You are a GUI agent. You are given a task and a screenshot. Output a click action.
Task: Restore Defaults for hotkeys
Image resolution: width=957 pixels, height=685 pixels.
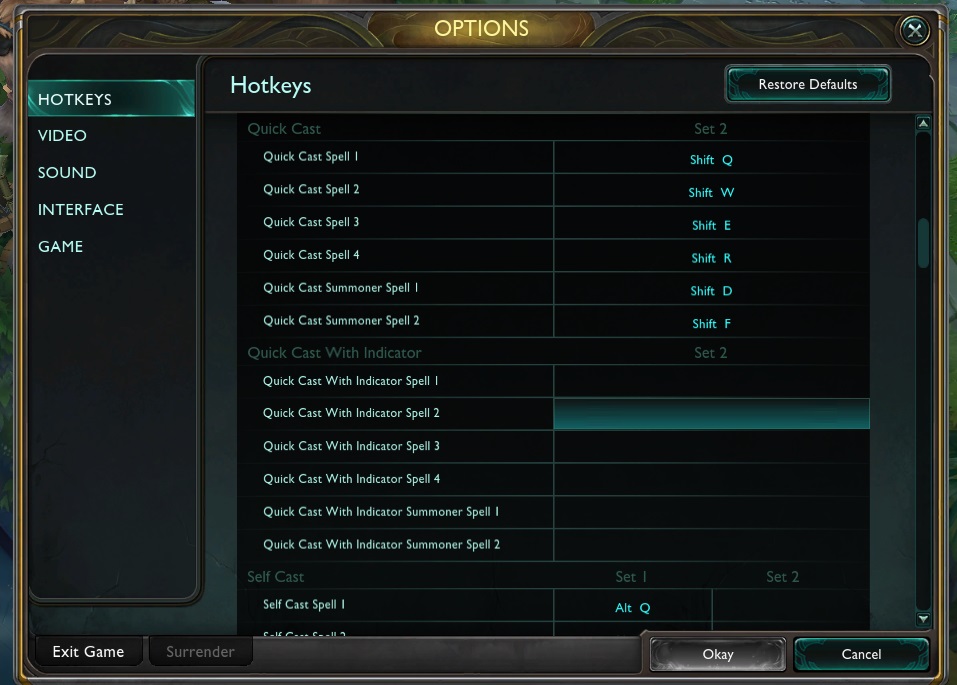[807, 85]
